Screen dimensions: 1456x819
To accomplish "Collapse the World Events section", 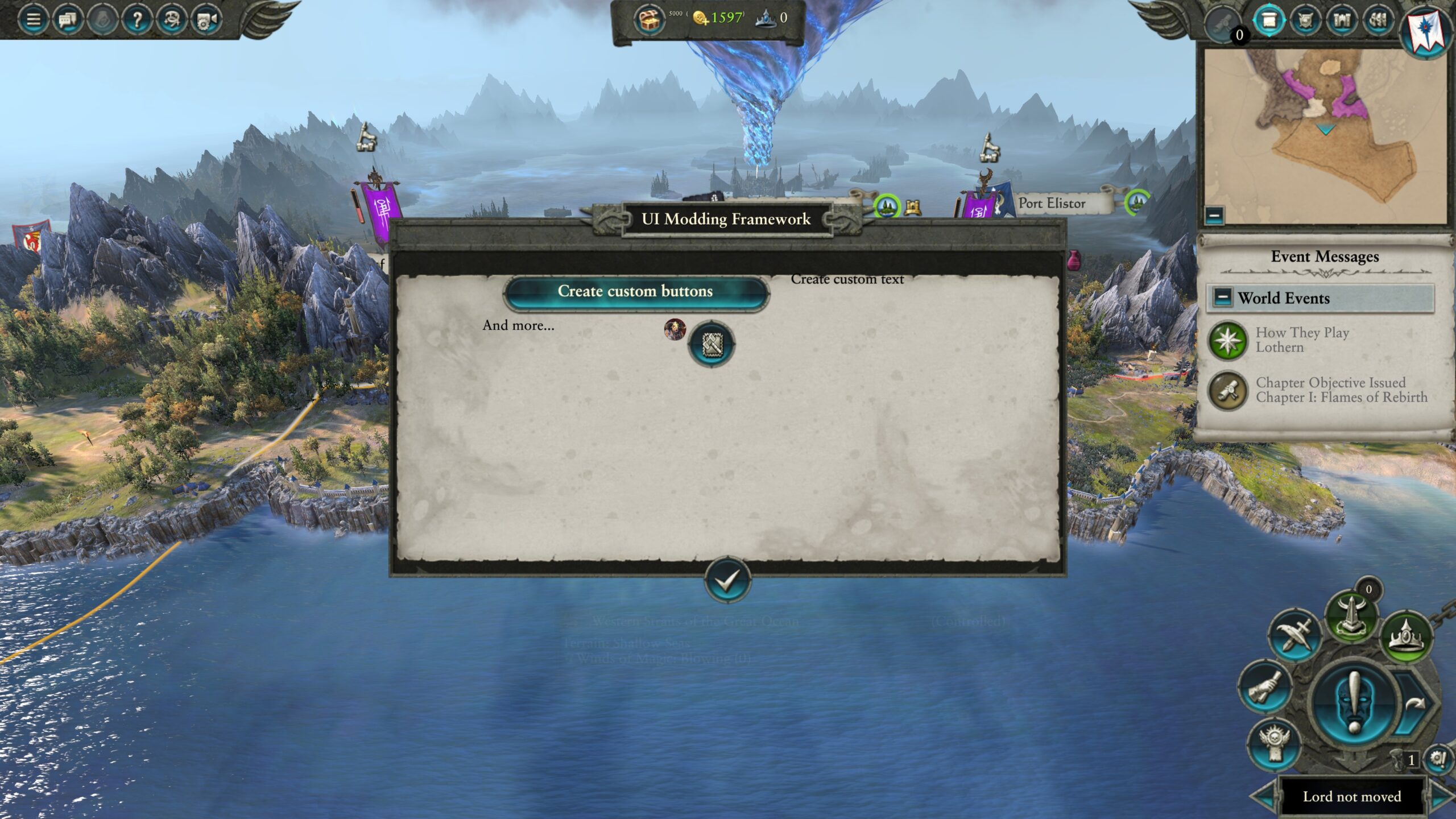I will pos(1222,297).
